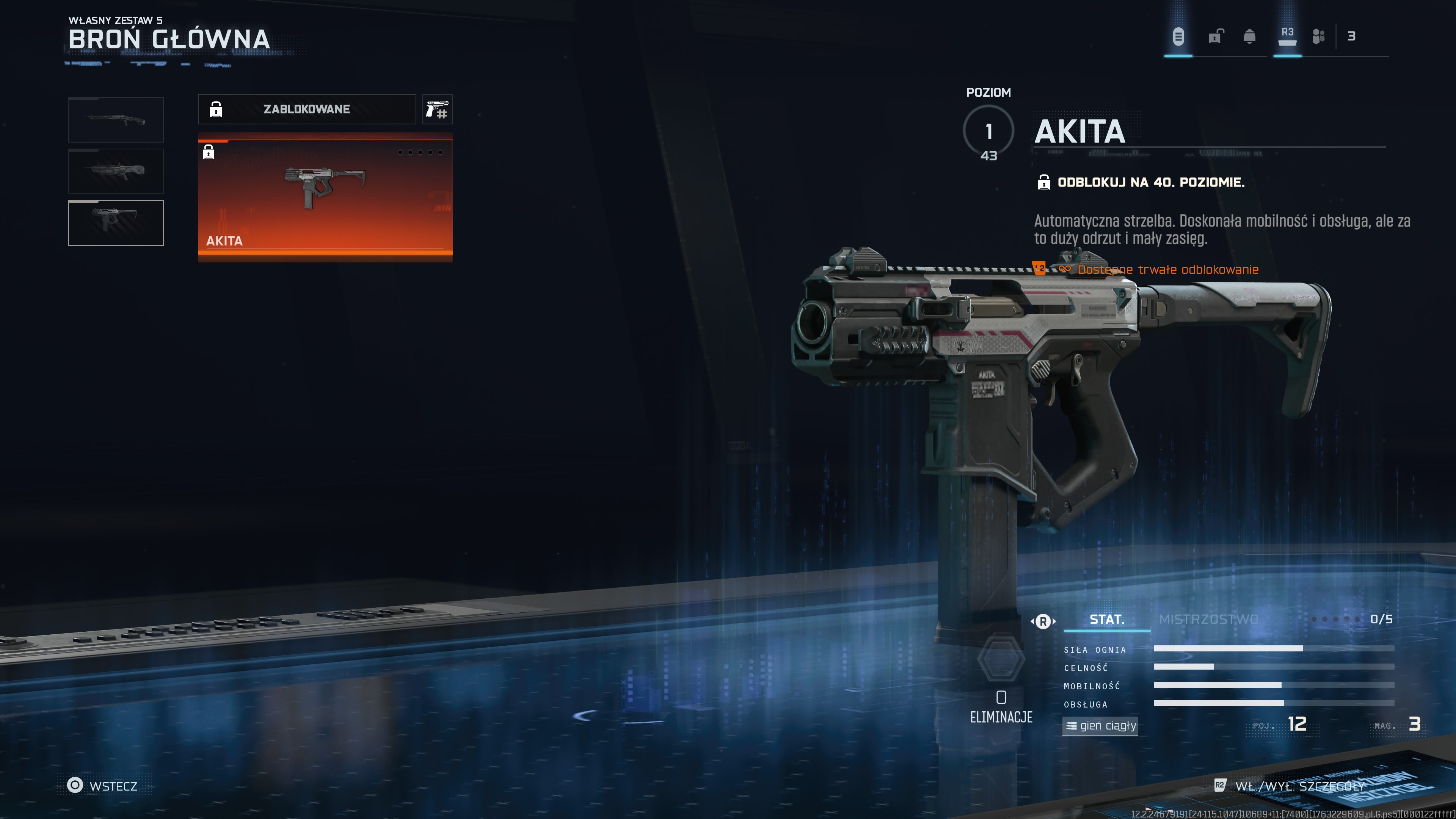Select the Akita weapon card
Screen dimensions: 1456x819
point(325,197)
